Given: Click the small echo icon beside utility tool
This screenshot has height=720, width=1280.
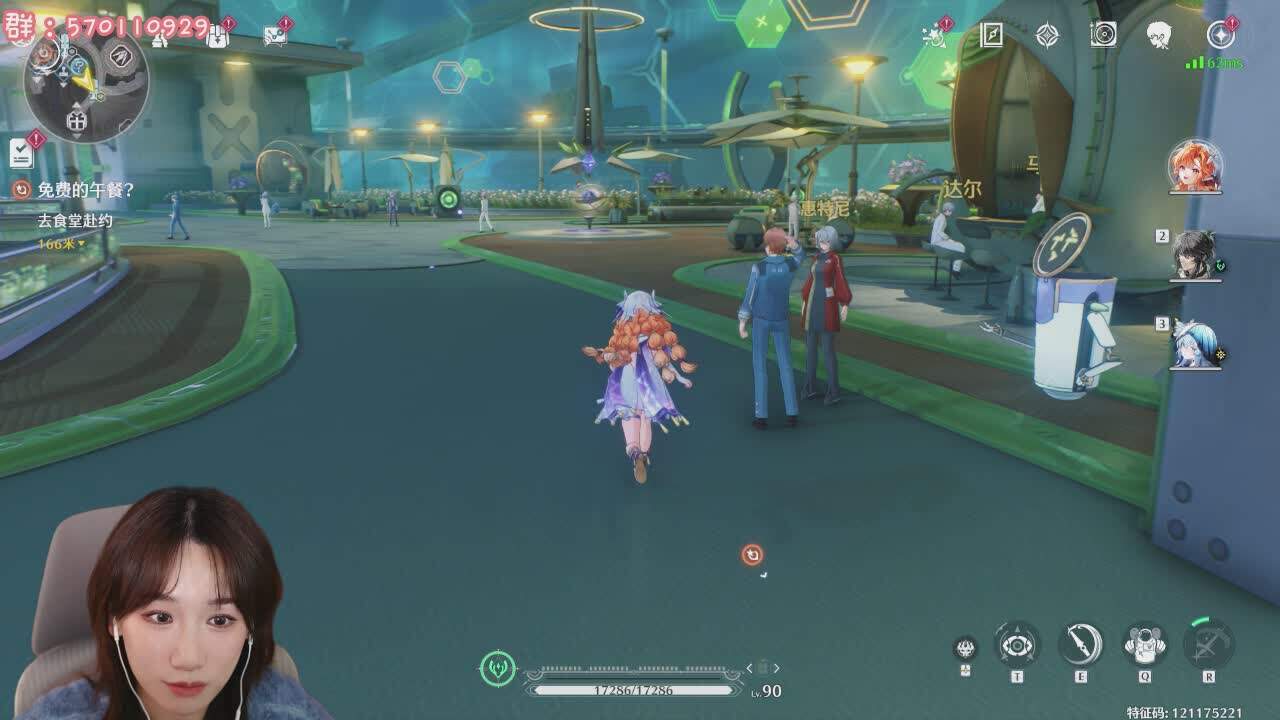Looking at the screenshot, I should coord(965,648).
